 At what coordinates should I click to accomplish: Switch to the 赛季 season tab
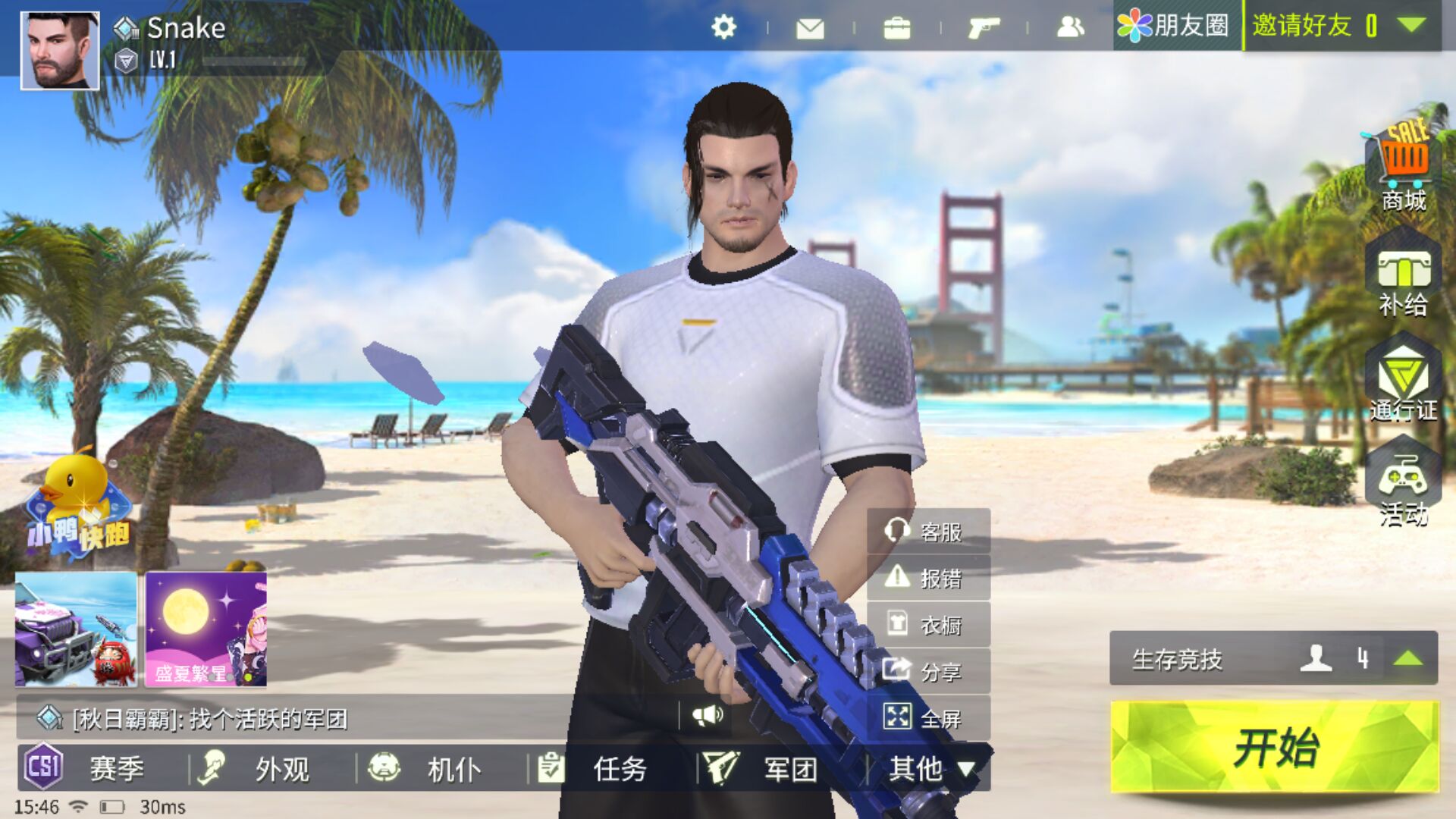click(99, 768)
